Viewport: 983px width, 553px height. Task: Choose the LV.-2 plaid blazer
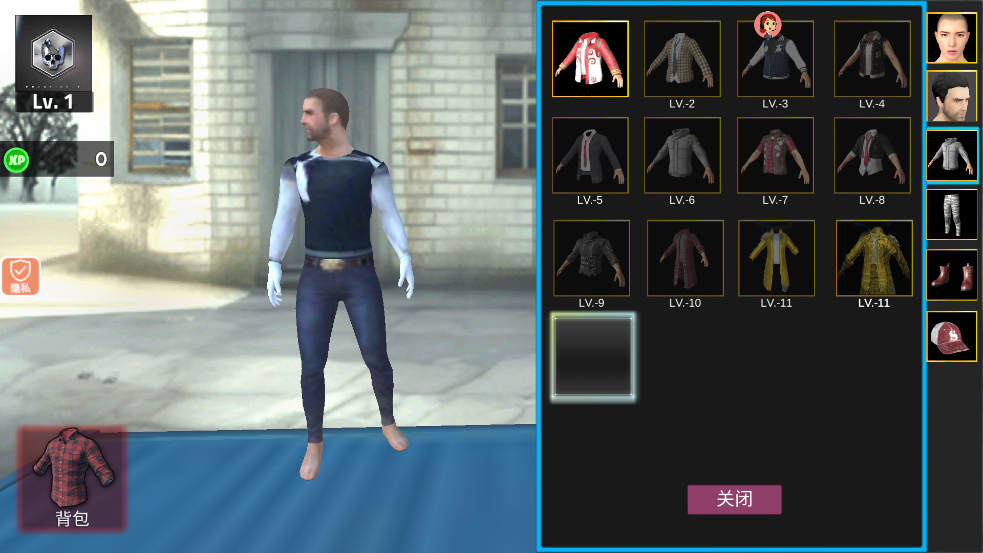click(682, 59)
